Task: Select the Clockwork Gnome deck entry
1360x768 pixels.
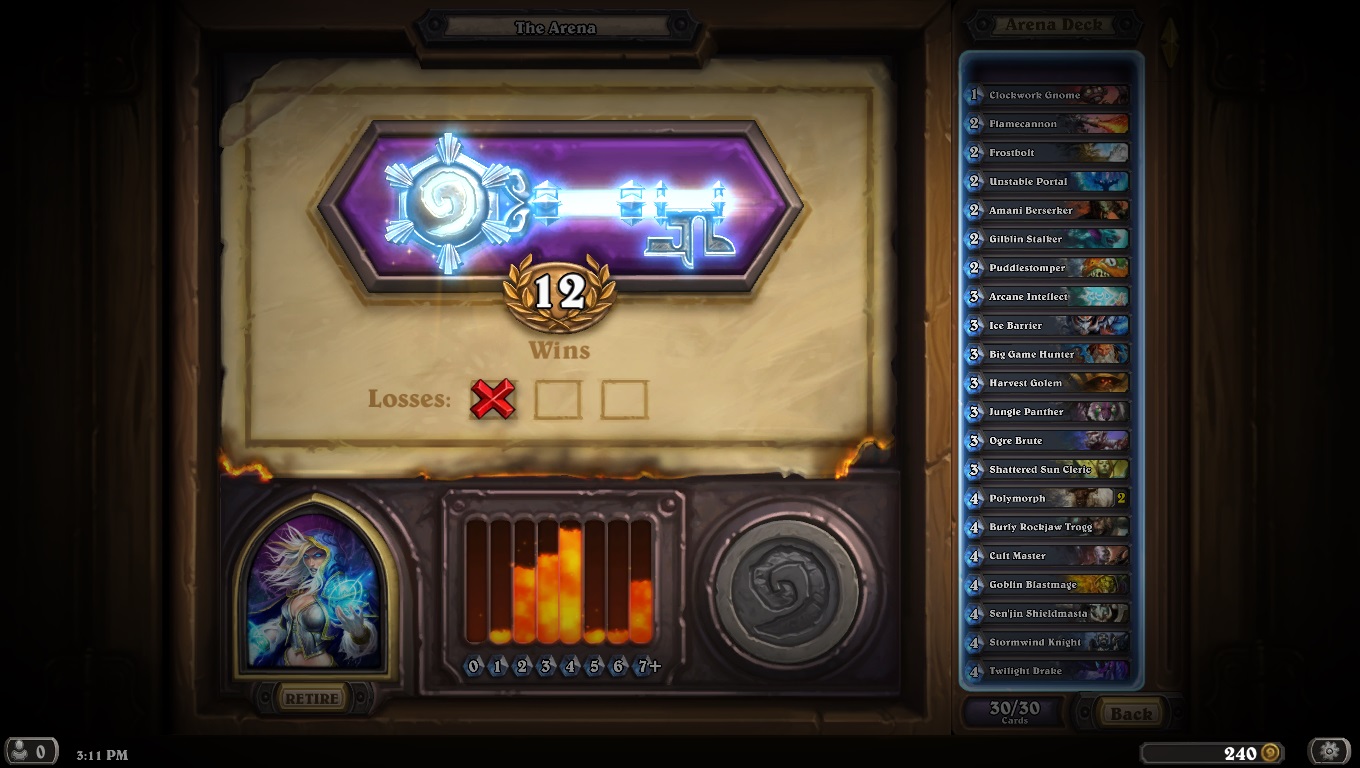Action: [1045, 95]
